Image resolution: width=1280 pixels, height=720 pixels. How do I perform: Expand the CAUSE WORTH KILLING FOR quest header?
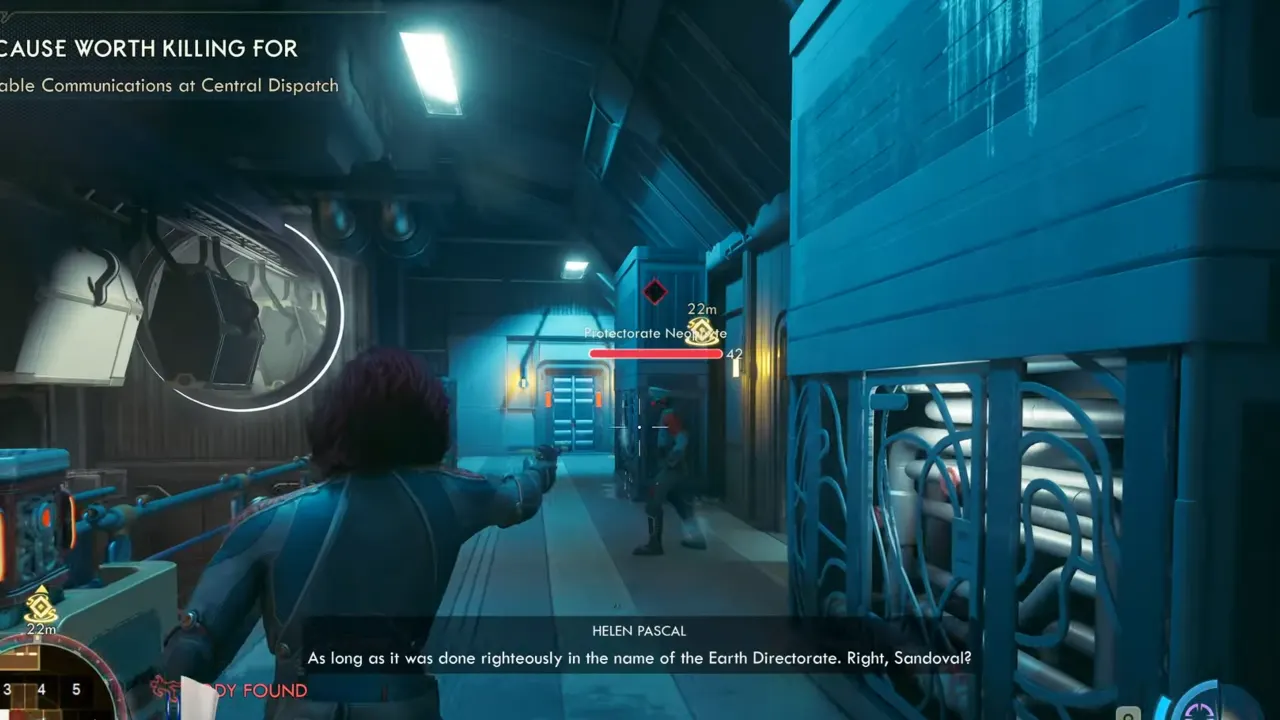coord(148,48)
